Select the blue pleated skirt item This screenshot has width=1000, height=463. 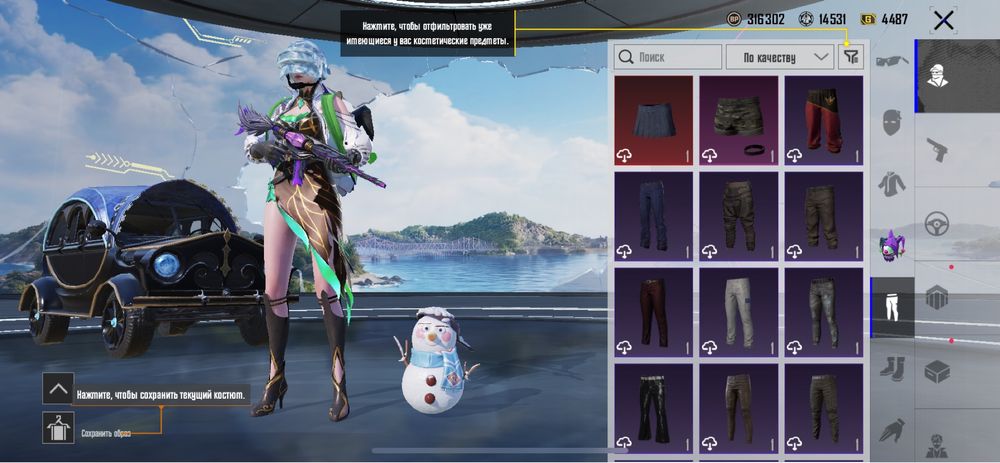[x=654, y=120]
